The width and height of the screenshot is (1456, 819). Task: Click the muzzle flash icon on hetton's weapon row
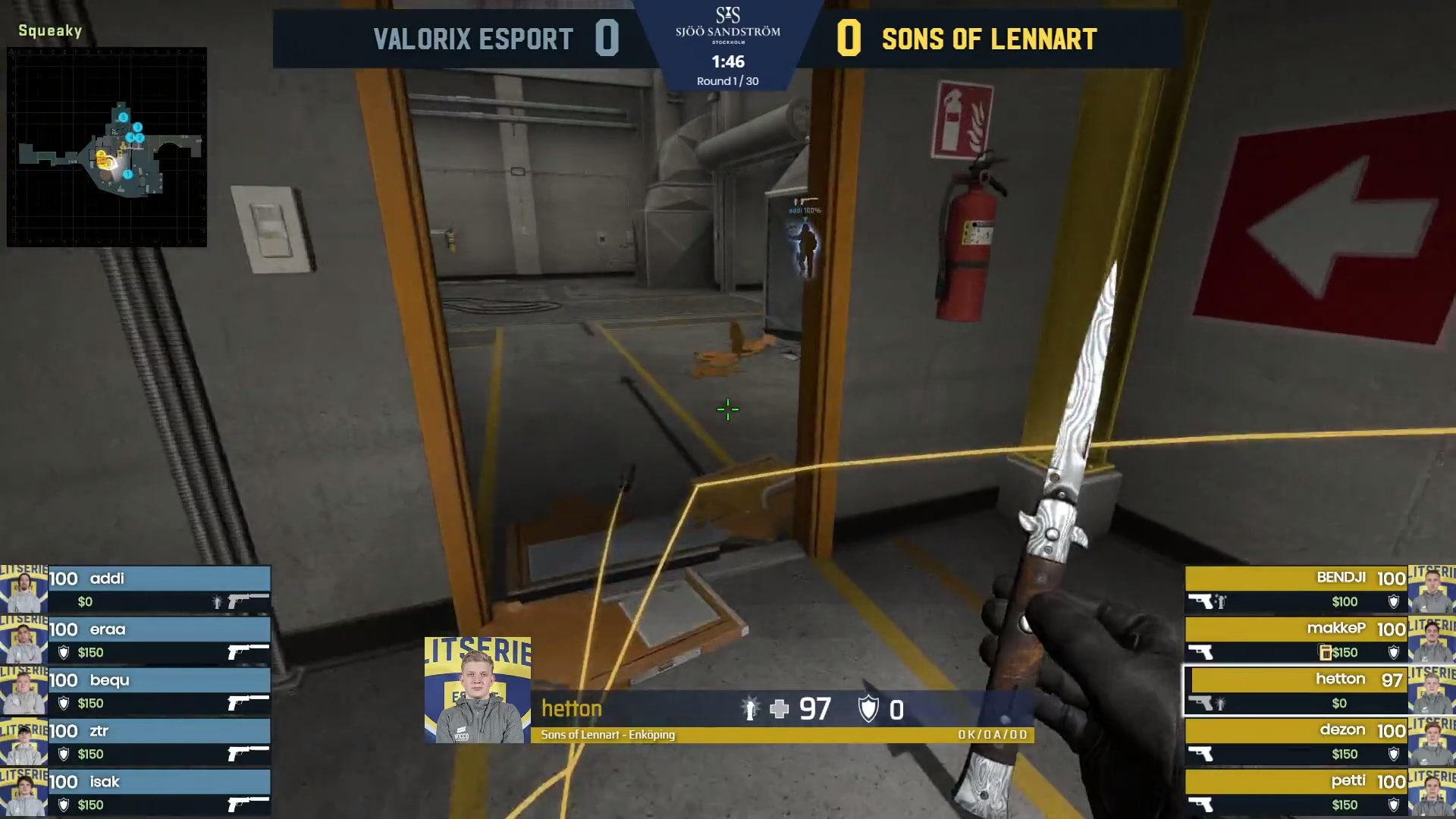coord(1220,702)
